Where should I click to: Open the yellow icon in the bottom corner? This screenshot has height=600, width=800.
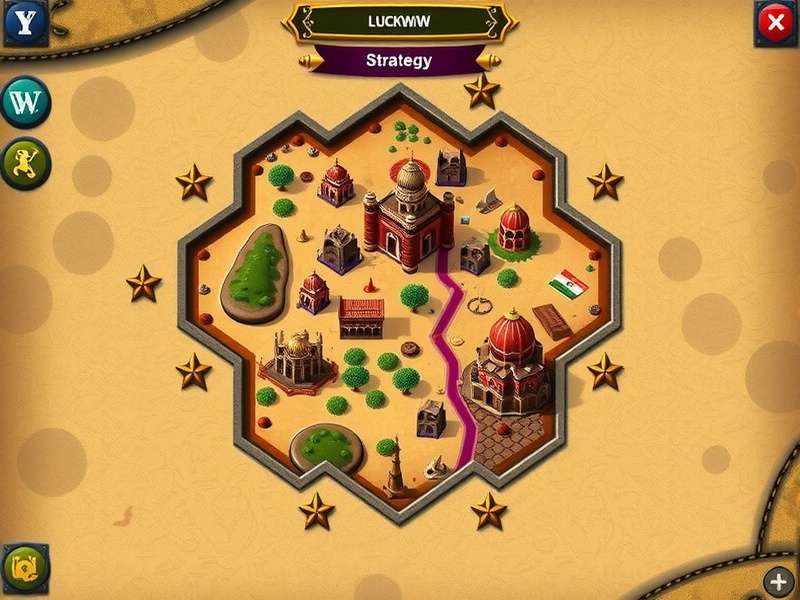(x=25, y=568)
